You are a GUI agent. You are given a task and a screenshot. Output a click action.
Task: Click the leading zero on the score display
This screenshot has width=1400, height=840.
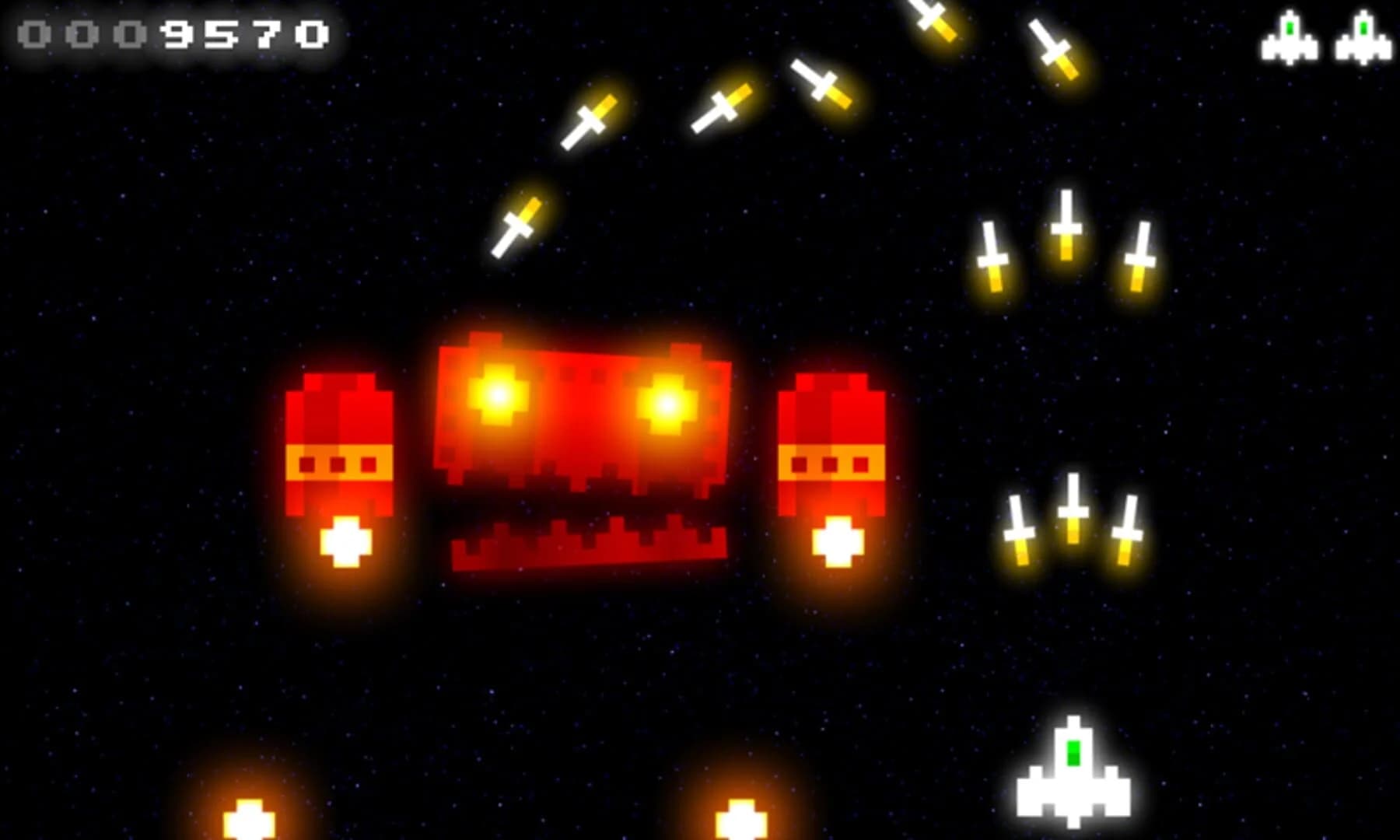pyautogui.click(x=35, y=35)
